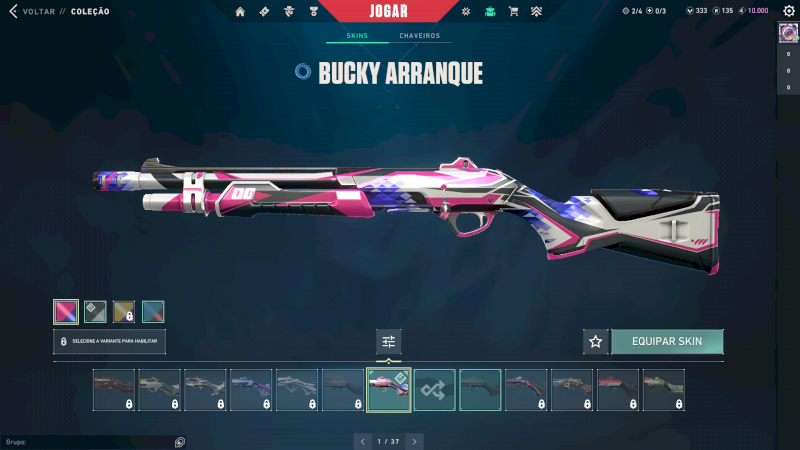Choose the random shuffle skin tile
The height and width of the screenshot is (450, 800).
435,390
